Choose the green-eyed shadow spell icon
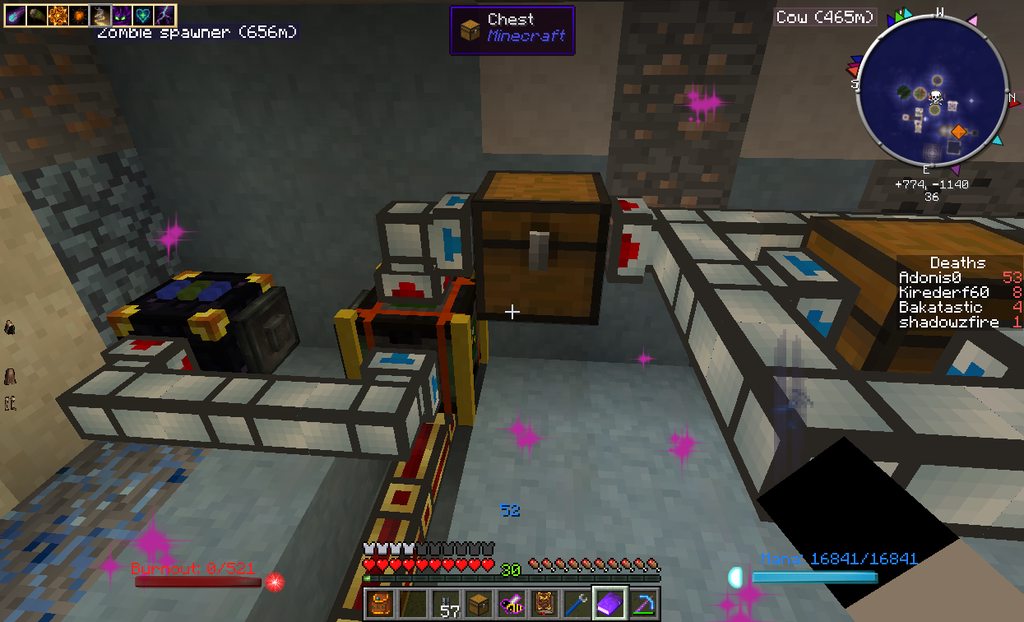 tap(122, 15)
